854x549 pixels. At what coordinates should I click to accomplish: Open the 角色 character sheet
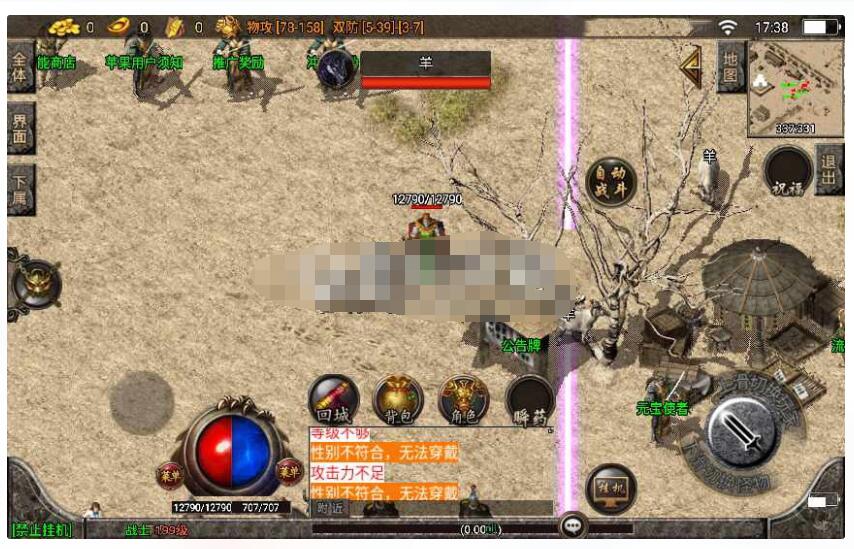click(464, 399)
